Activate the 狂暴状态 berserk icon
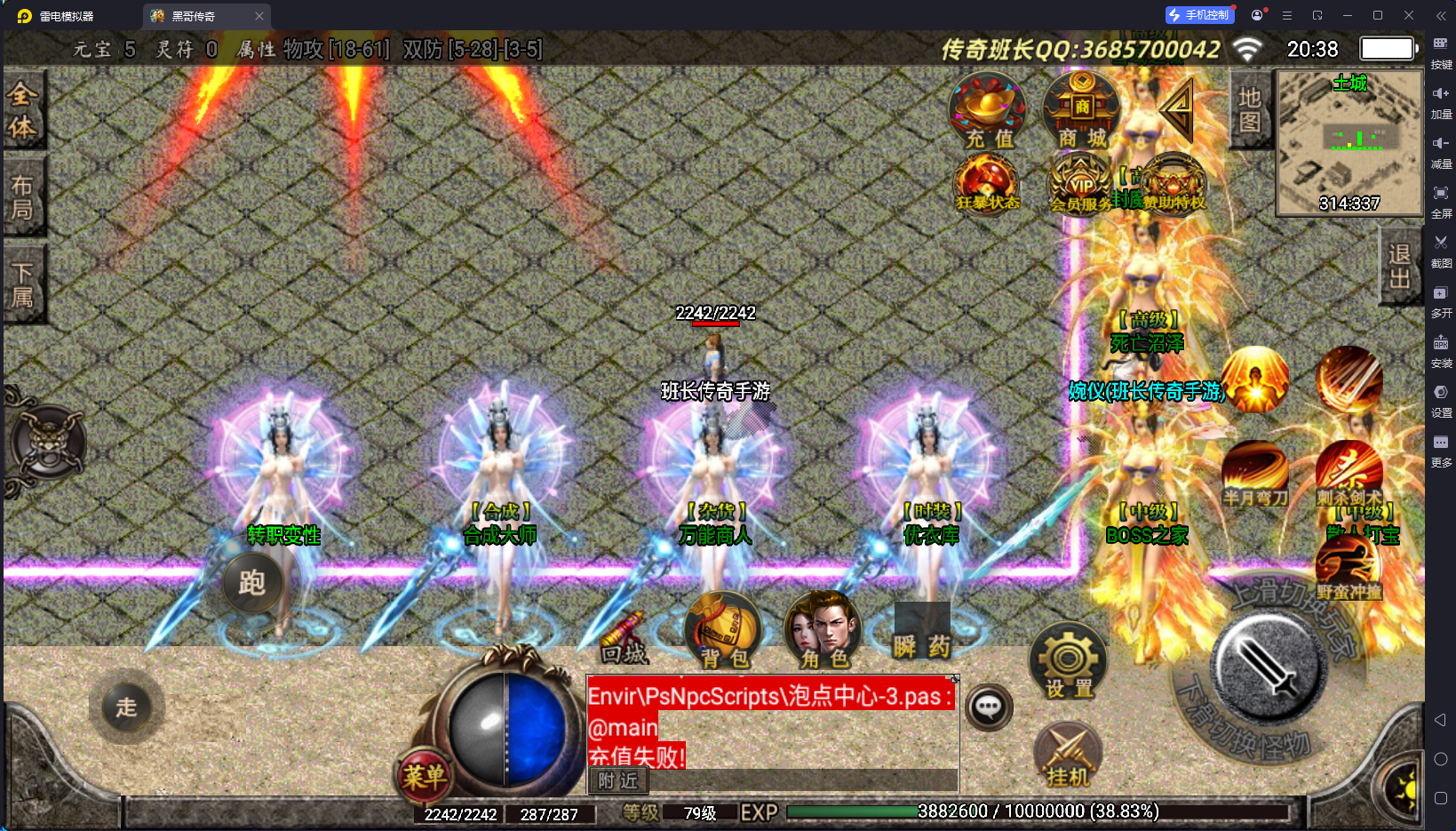Viewport: 1456px width, 831px height. (x=987, y=184)
